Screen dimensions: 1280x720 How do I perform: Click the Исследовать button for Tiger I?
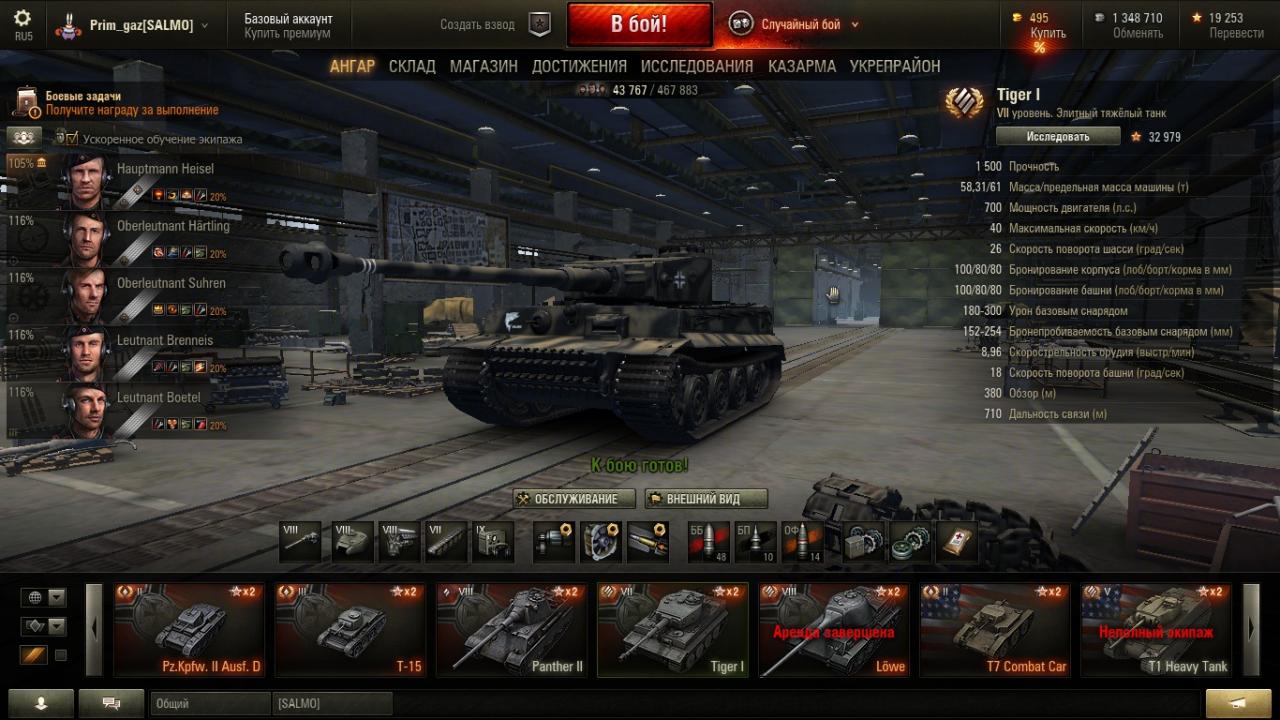pos(1056,136)
